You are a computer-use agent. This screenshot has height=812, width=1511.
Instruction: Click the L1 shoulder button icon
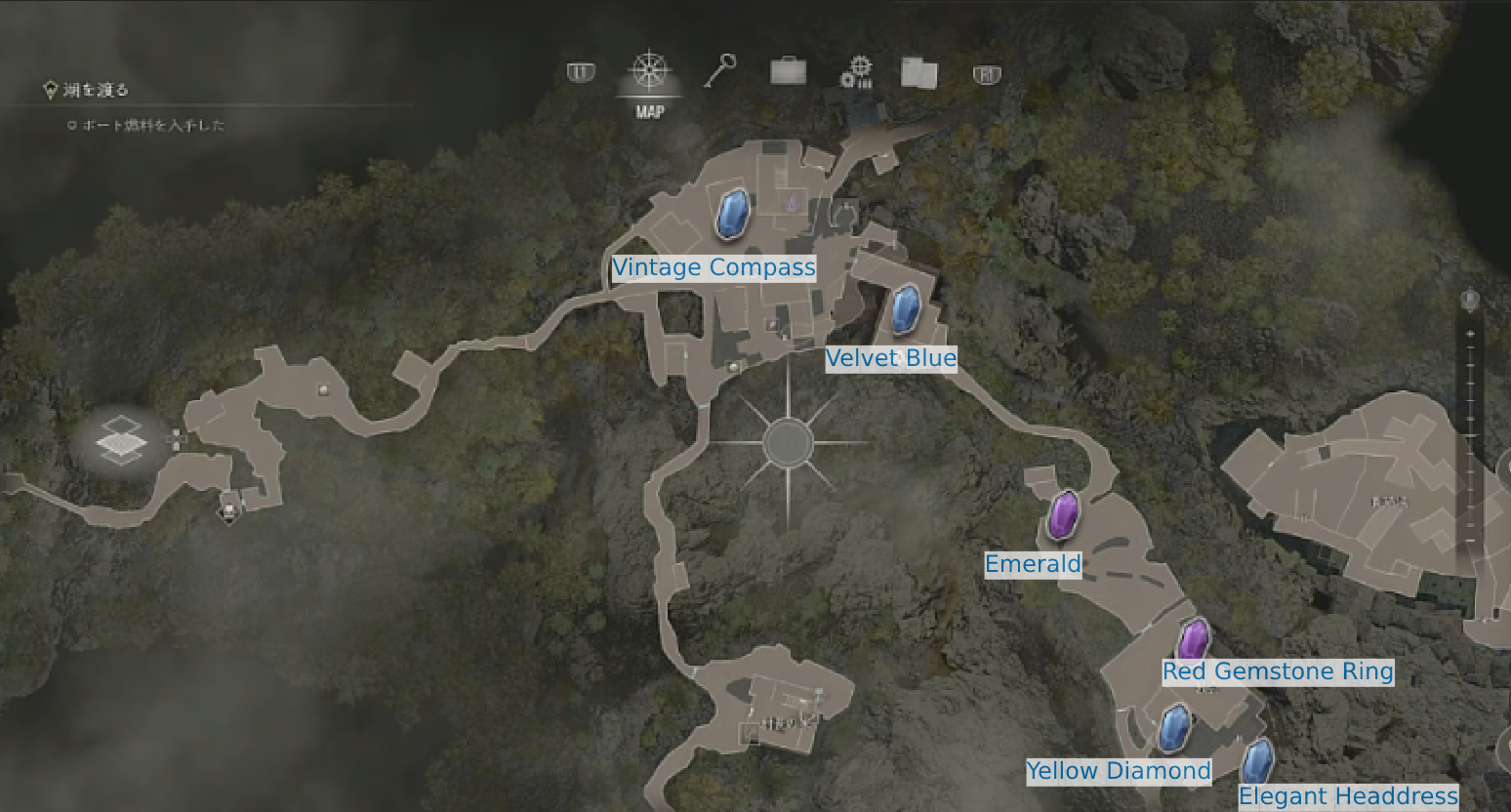click(x=579, y=70)
